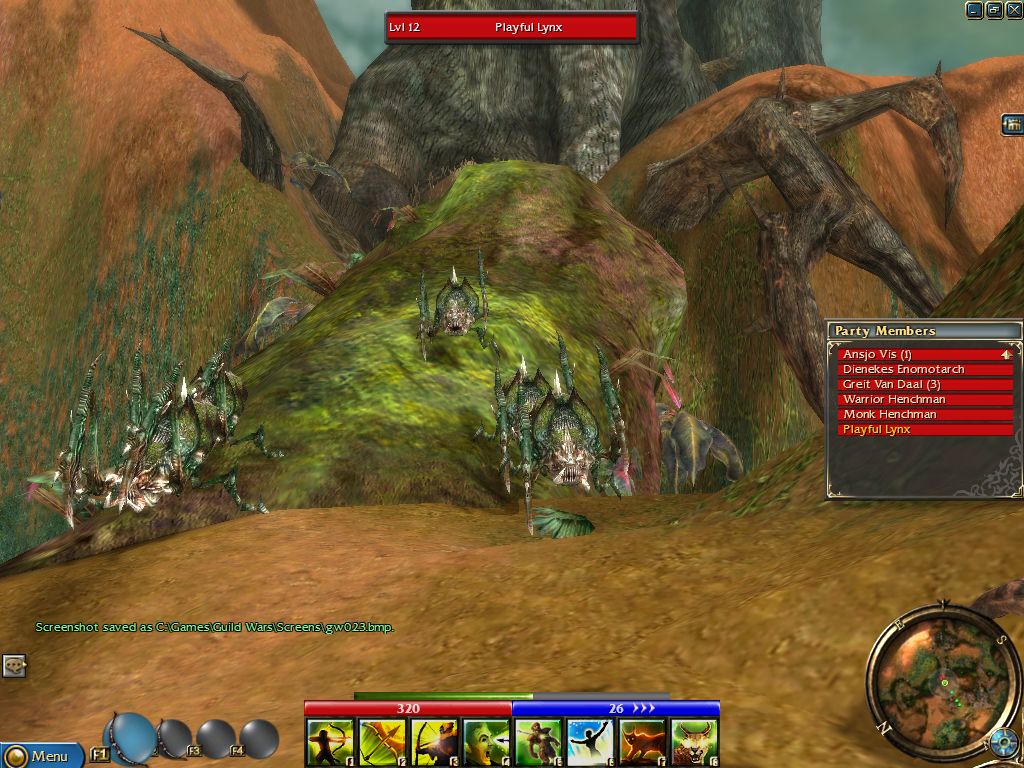Use the crossed arrows skill
The image size is (1024, 768).
click(382, 742)
